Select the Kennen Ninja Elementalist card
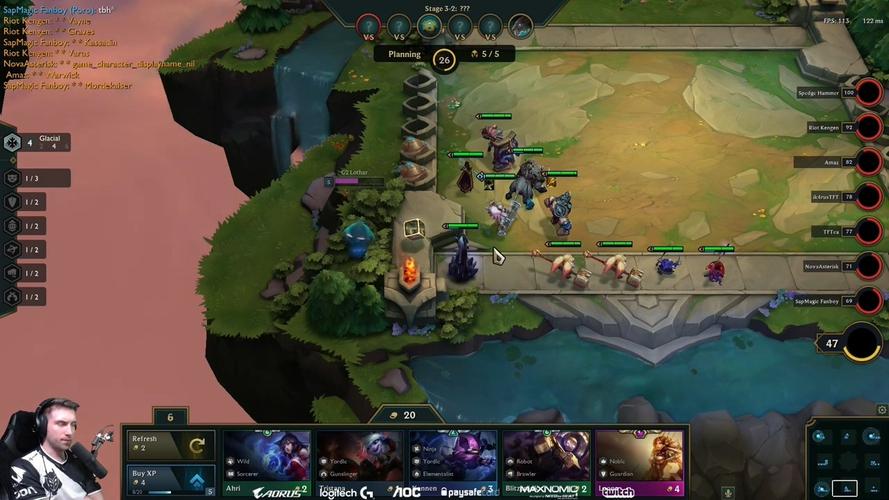The width and height of the screenshot is (889, 500). point(452,464)
